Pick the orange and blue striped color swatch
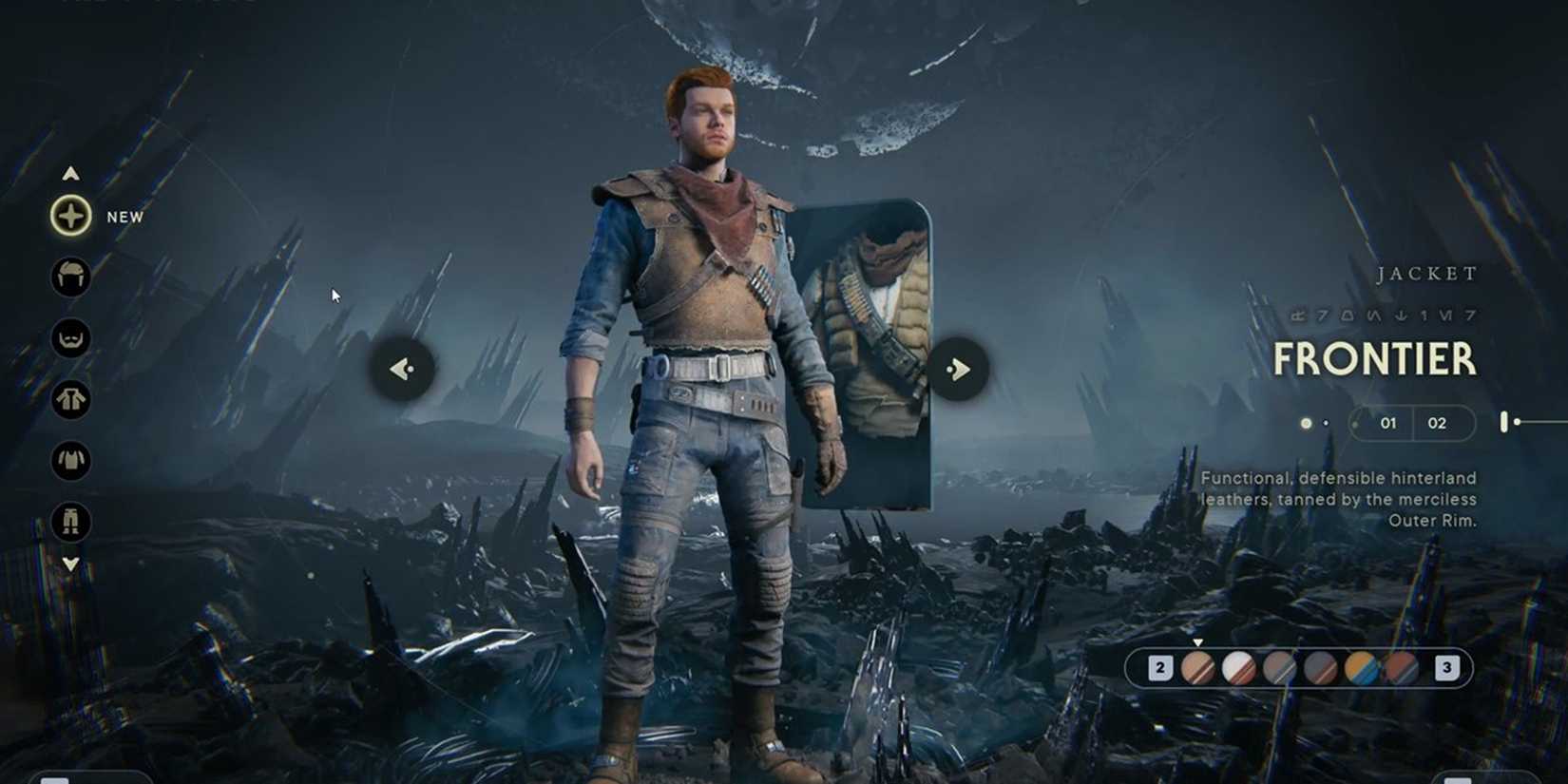 pyautogui.click(x=1360, y=667)
